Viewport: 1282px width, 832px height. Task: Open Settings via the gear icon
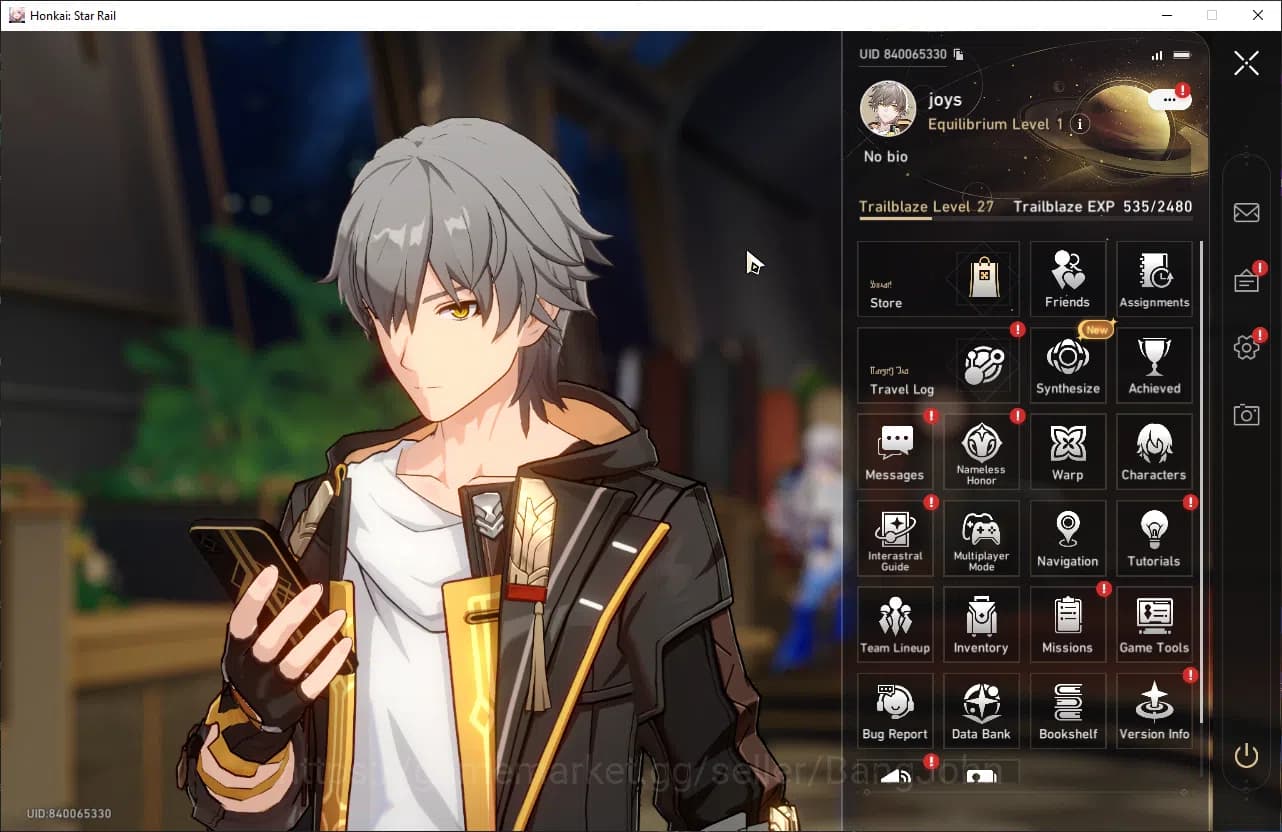click(1246, 347)
